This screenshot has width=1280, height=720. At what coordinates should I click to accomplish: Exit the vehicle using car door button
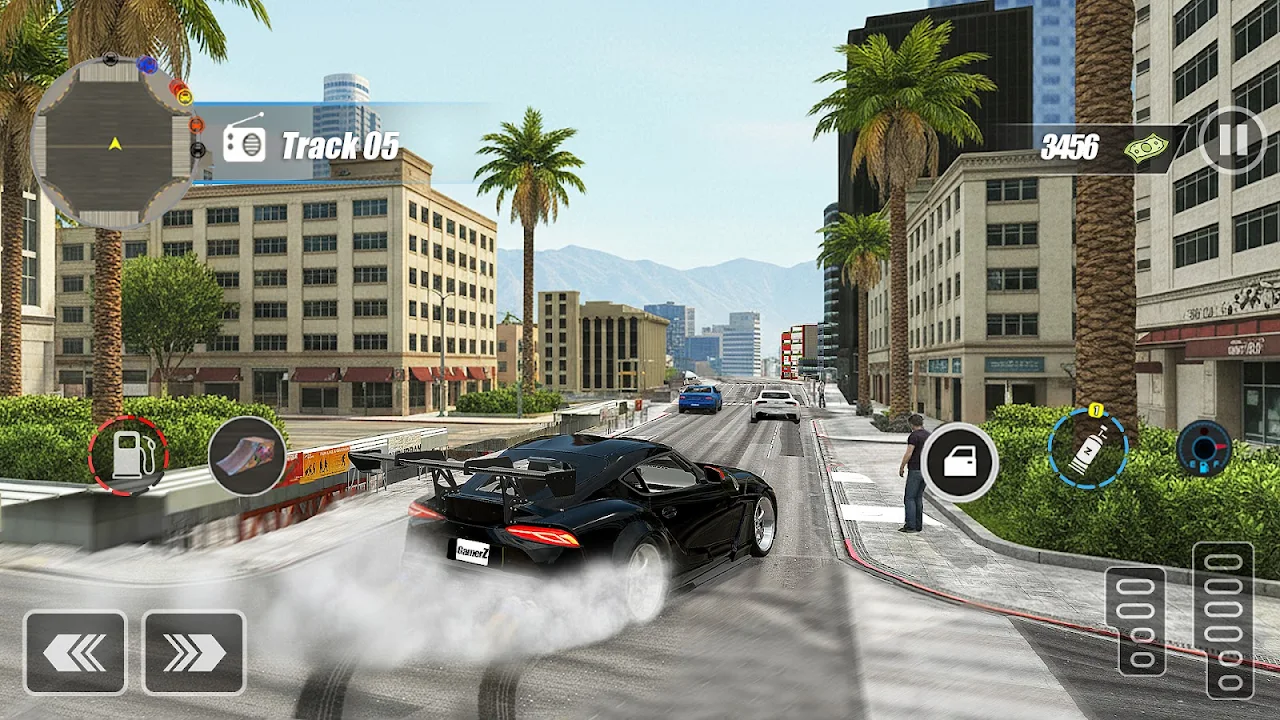(959, 462)
